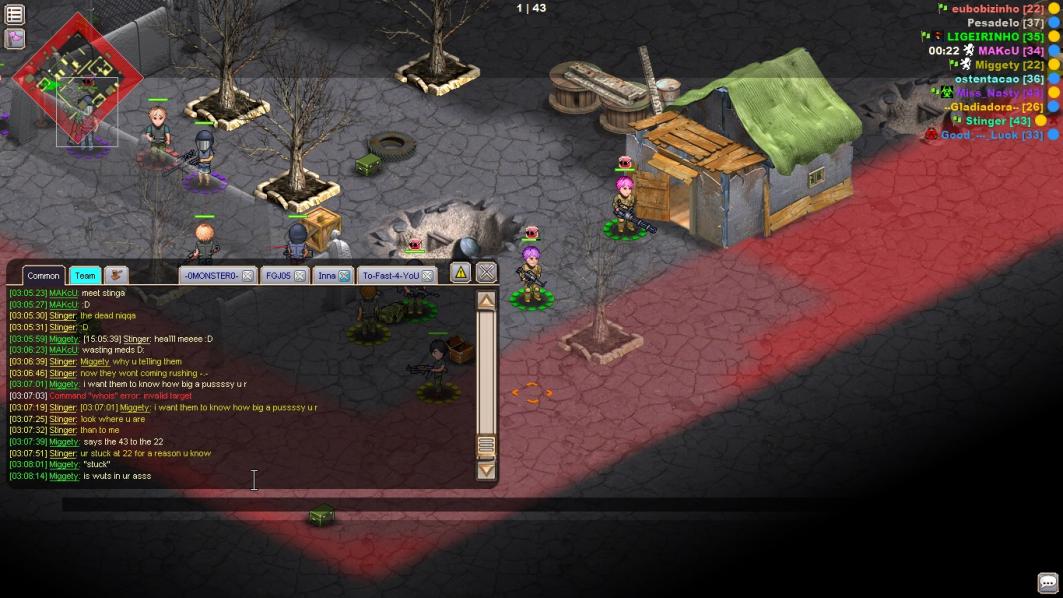The width and height of the screenshot is (1063, 598).
Task: Open the list menu icon
Action: pos(14,14)
